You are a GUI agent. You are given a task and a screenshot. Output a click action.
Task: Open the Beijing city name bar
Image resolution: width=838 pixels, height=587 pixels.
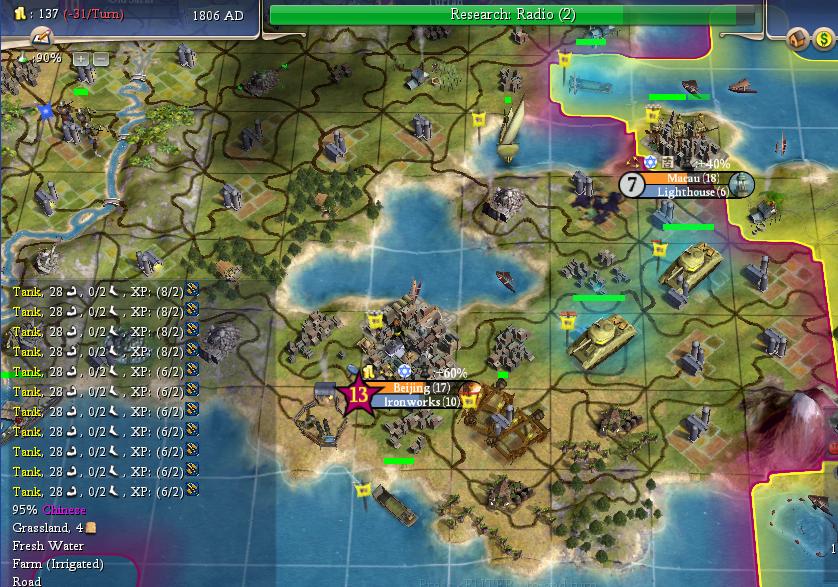[x=411, y=387]
